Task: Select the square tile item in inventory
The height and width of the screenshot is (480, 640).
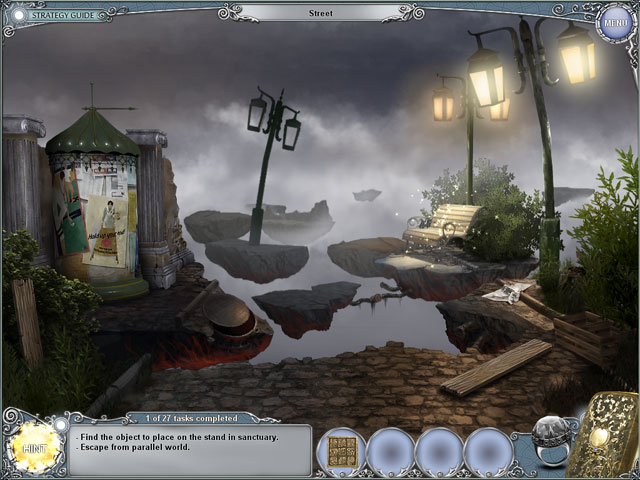Action: 340,452
